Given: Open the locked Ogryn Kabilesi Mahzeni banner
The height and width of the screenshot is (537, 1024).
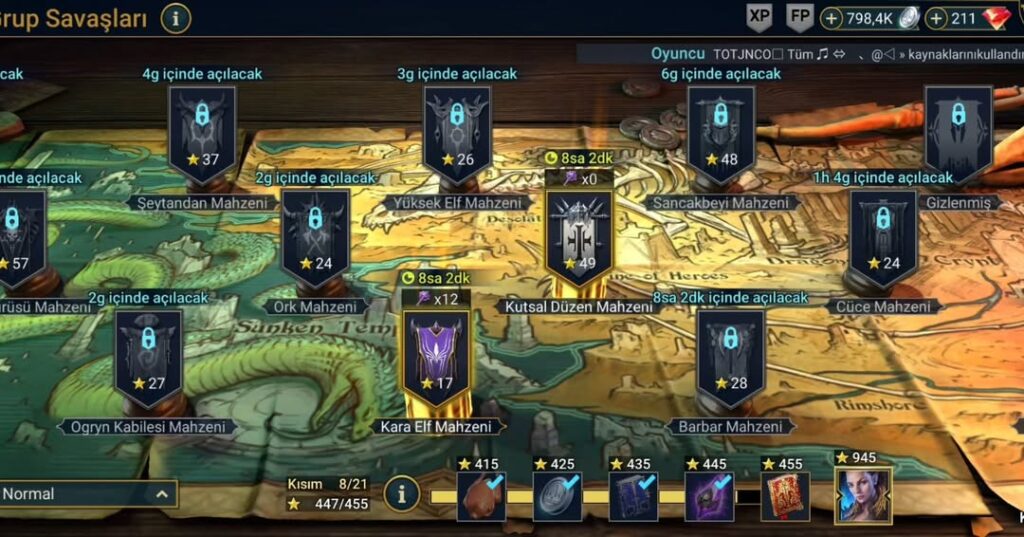Looking at the screenshot, I should click(149, 357).
